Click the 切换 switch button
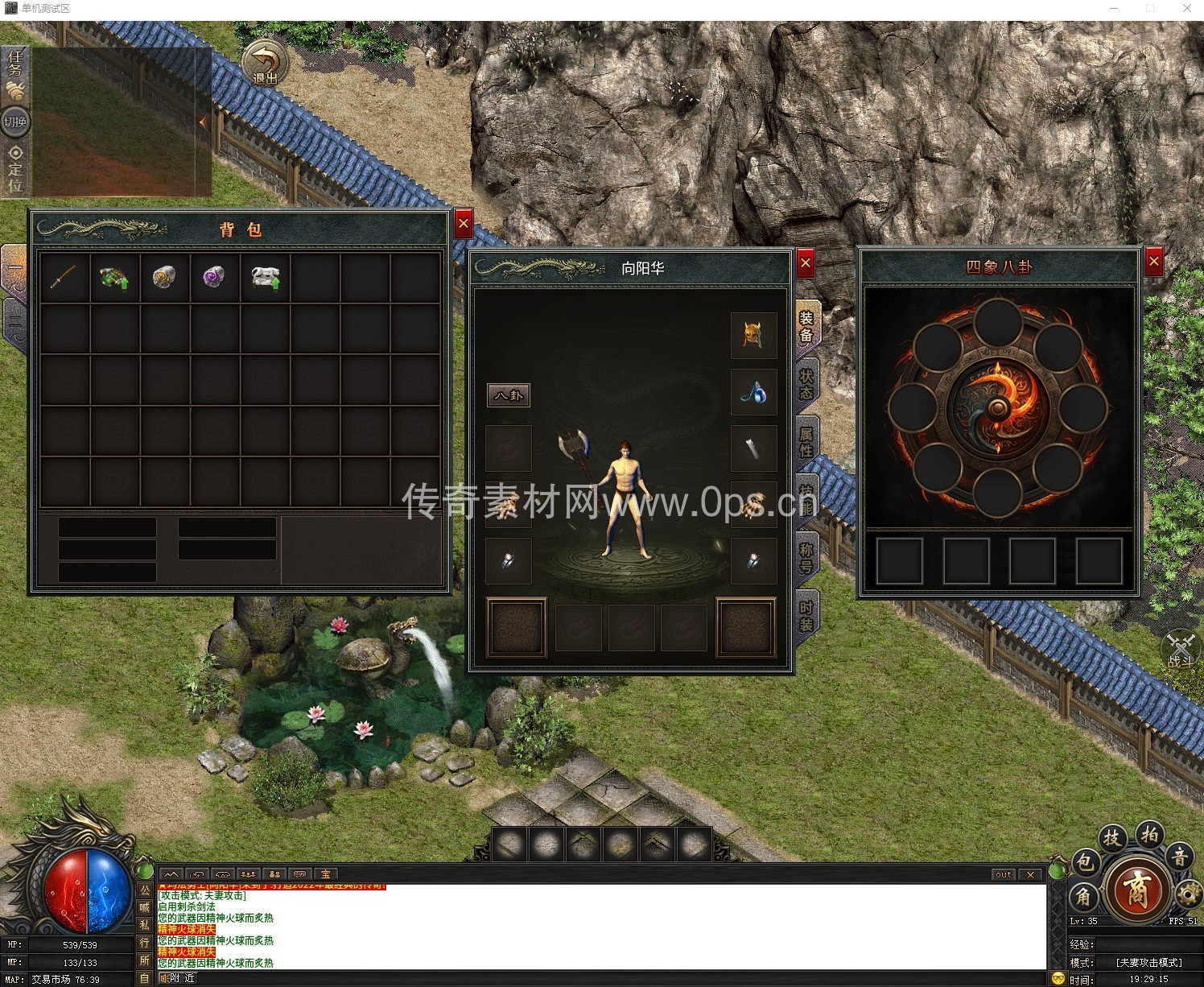1204x987 pixels. [15, 122]
